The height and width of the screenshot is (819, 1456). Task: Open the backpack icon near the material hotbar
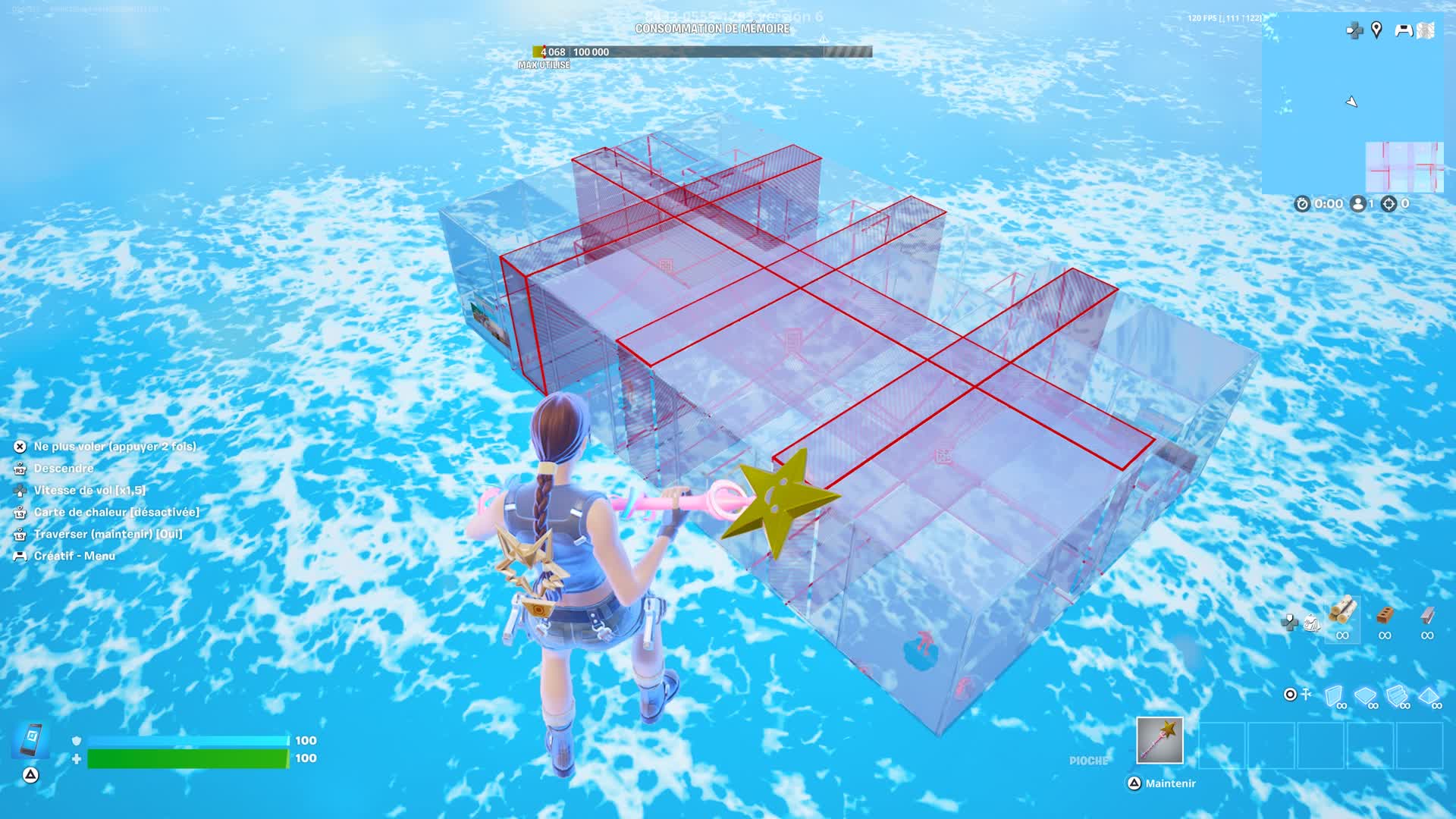[x=1312, y=623]
